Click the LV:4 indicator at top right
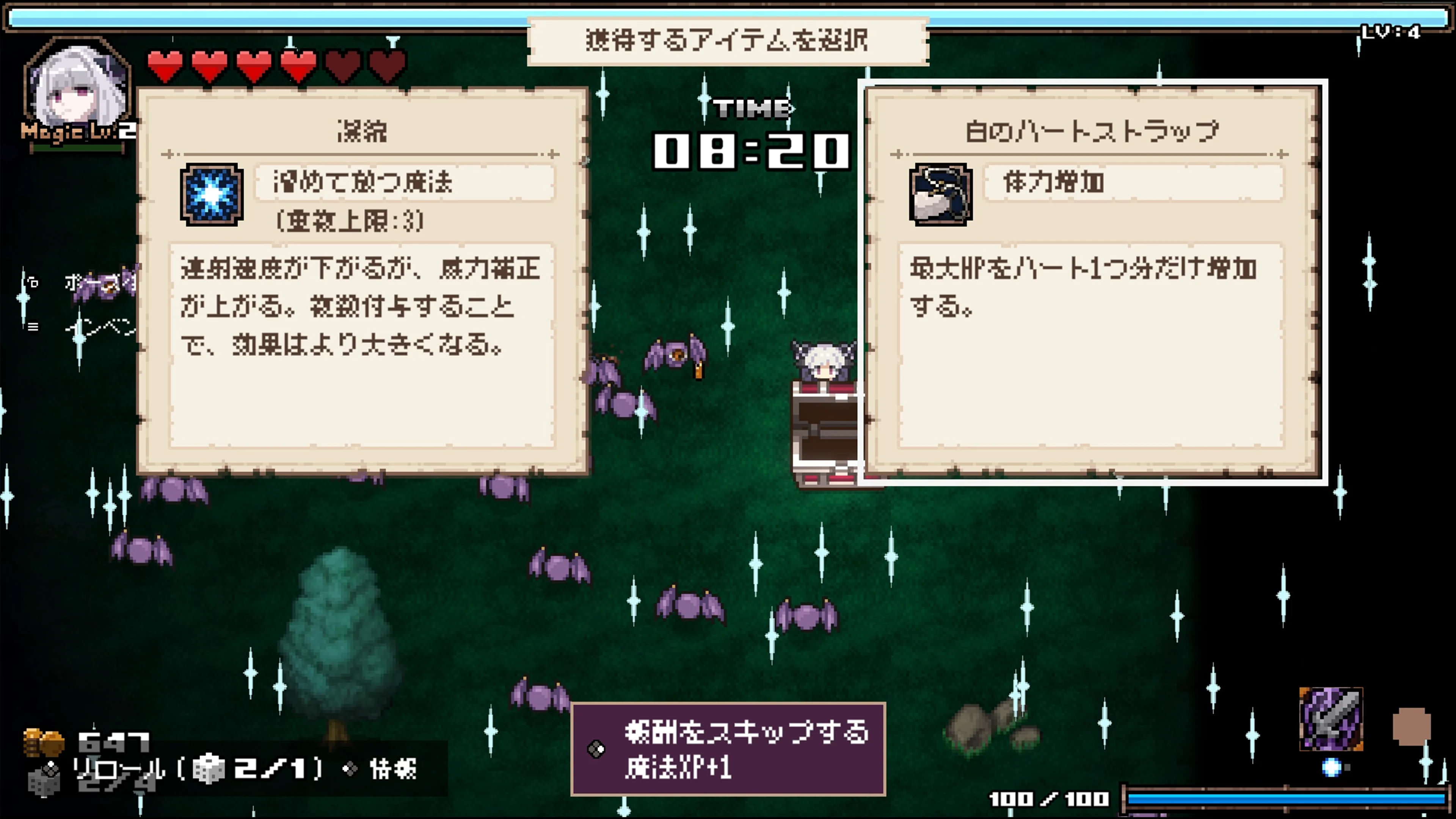This screenshot has height=819, width=1456. (1393, 31)
